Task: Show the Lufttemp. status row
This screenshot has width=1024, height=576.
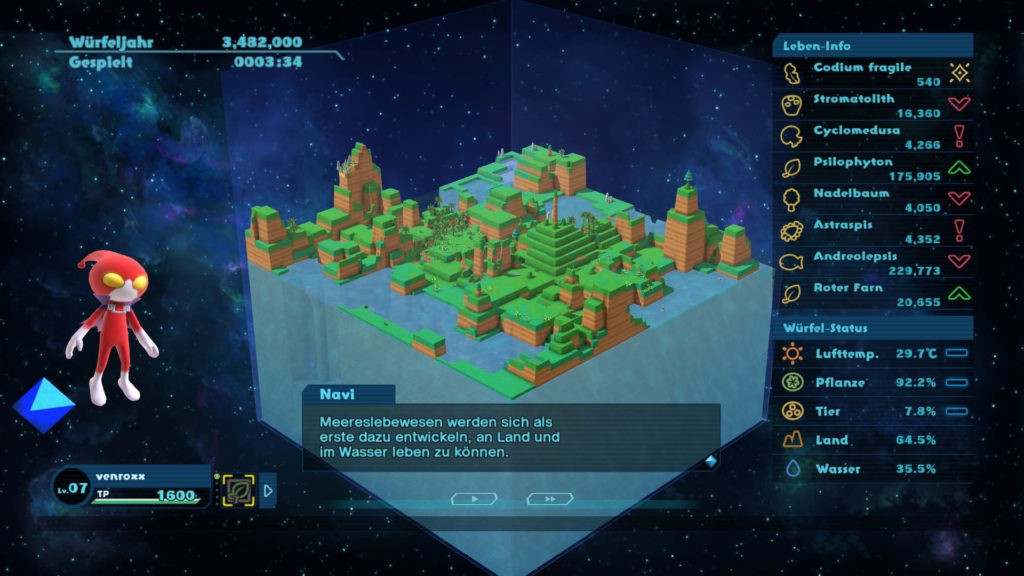Action: coord(870,353)
